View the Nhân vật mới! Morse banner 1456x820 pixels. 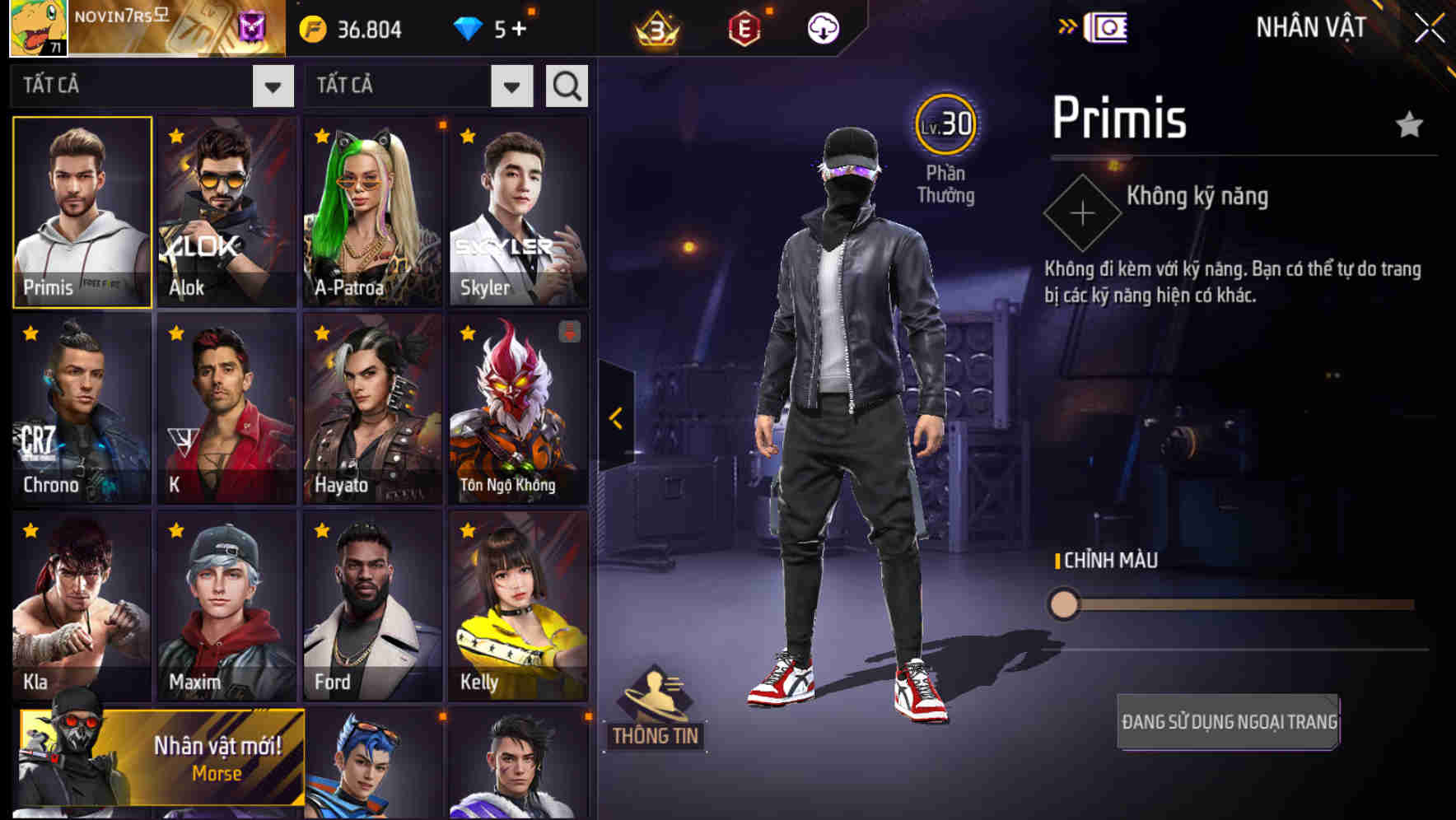(x=161, y=759)
